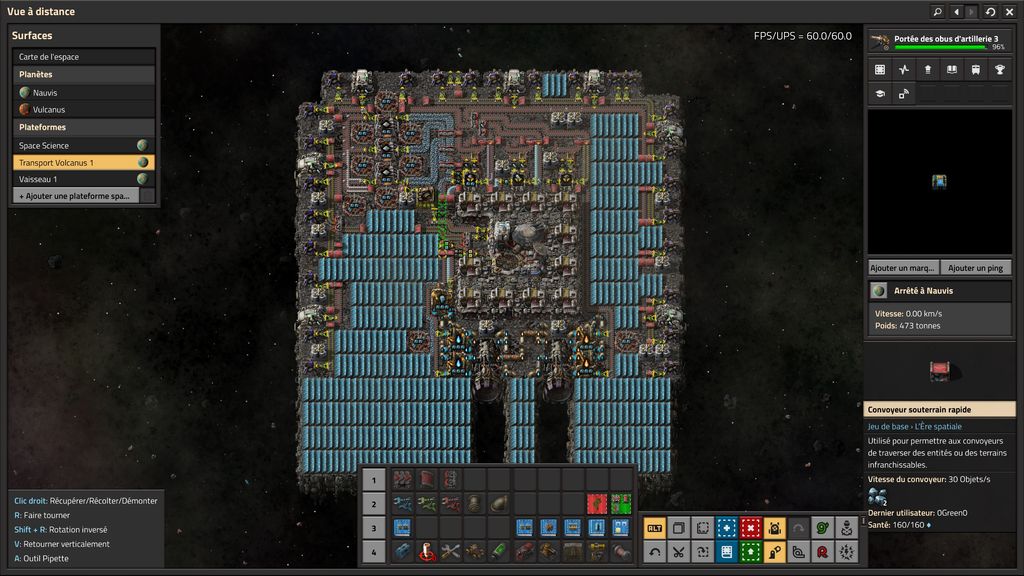Click the undo arrow in shortcut bar

point(654,551)
